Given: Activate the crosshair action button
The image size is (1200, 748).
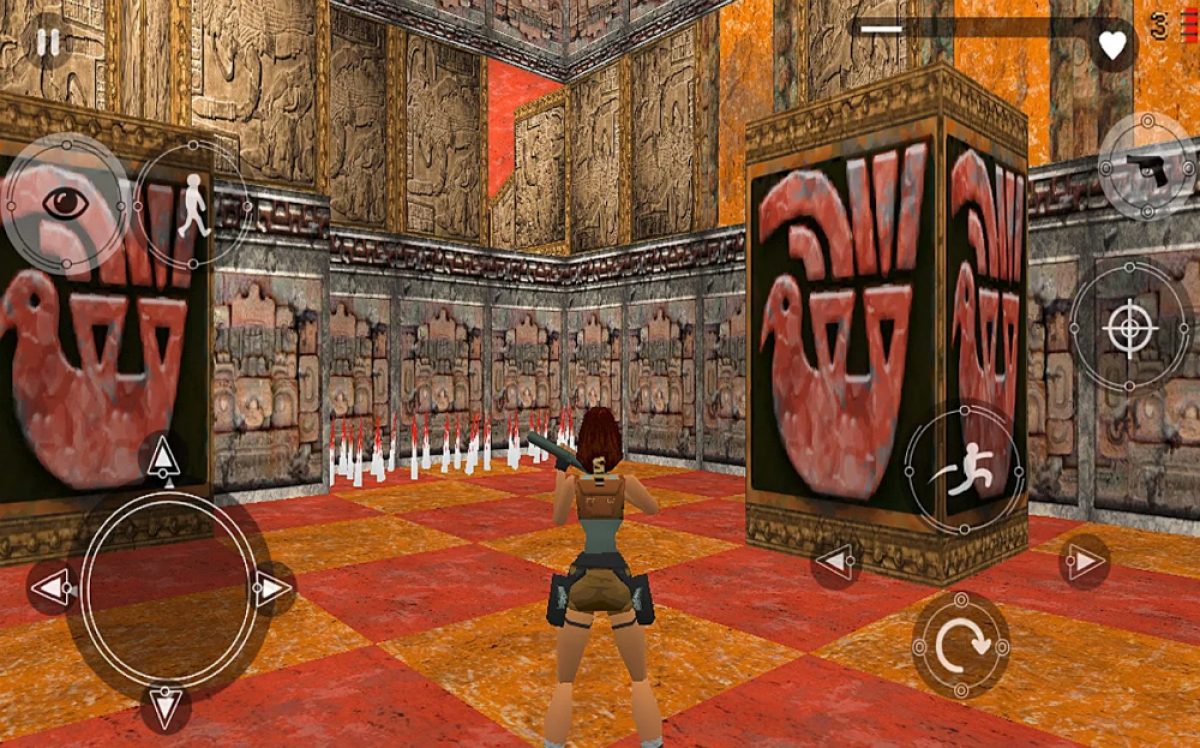Looking at the screenshot, I should [x=1129, y=326].
